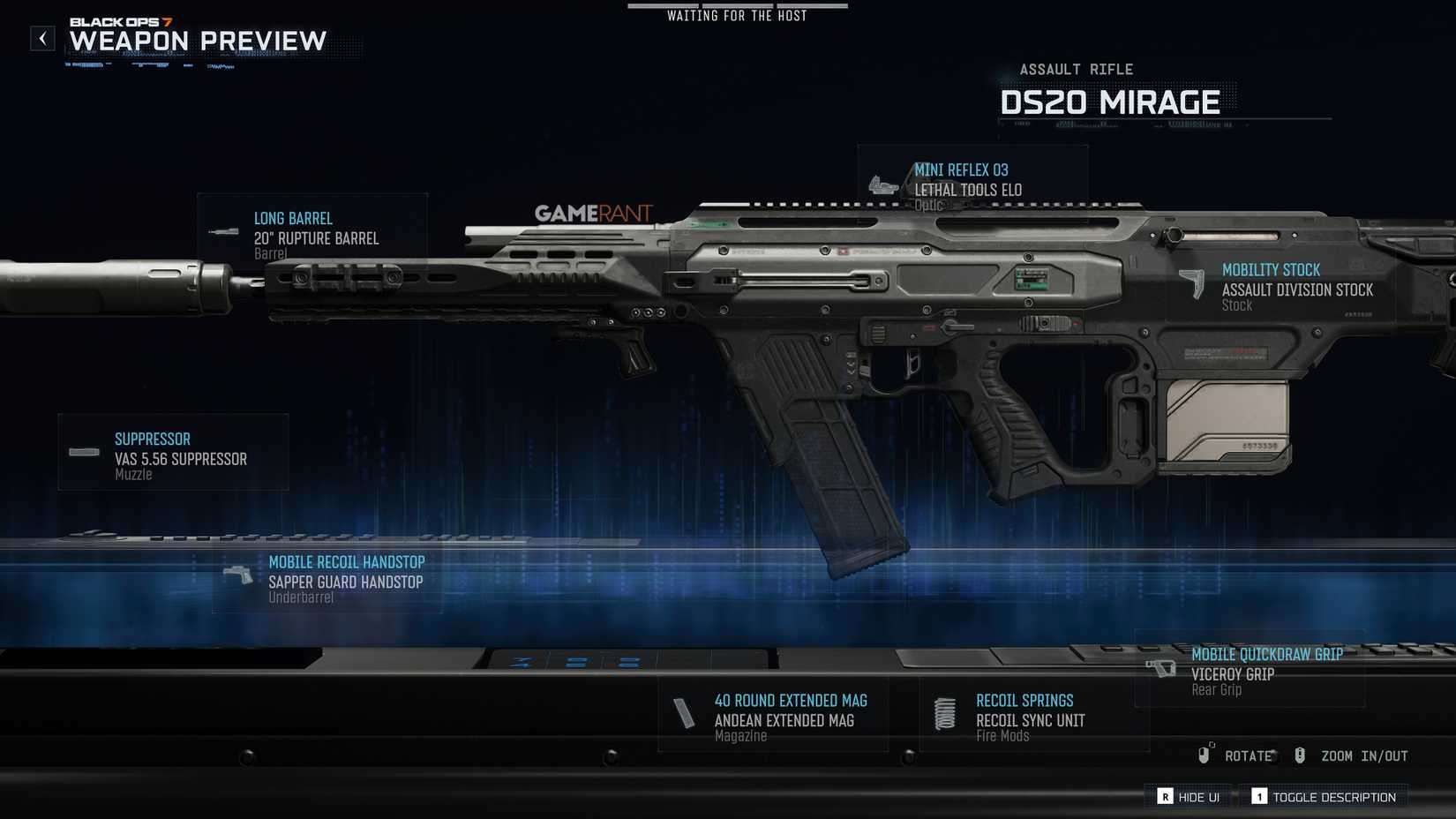Click the Waiting For The Host progress bar

737,7
